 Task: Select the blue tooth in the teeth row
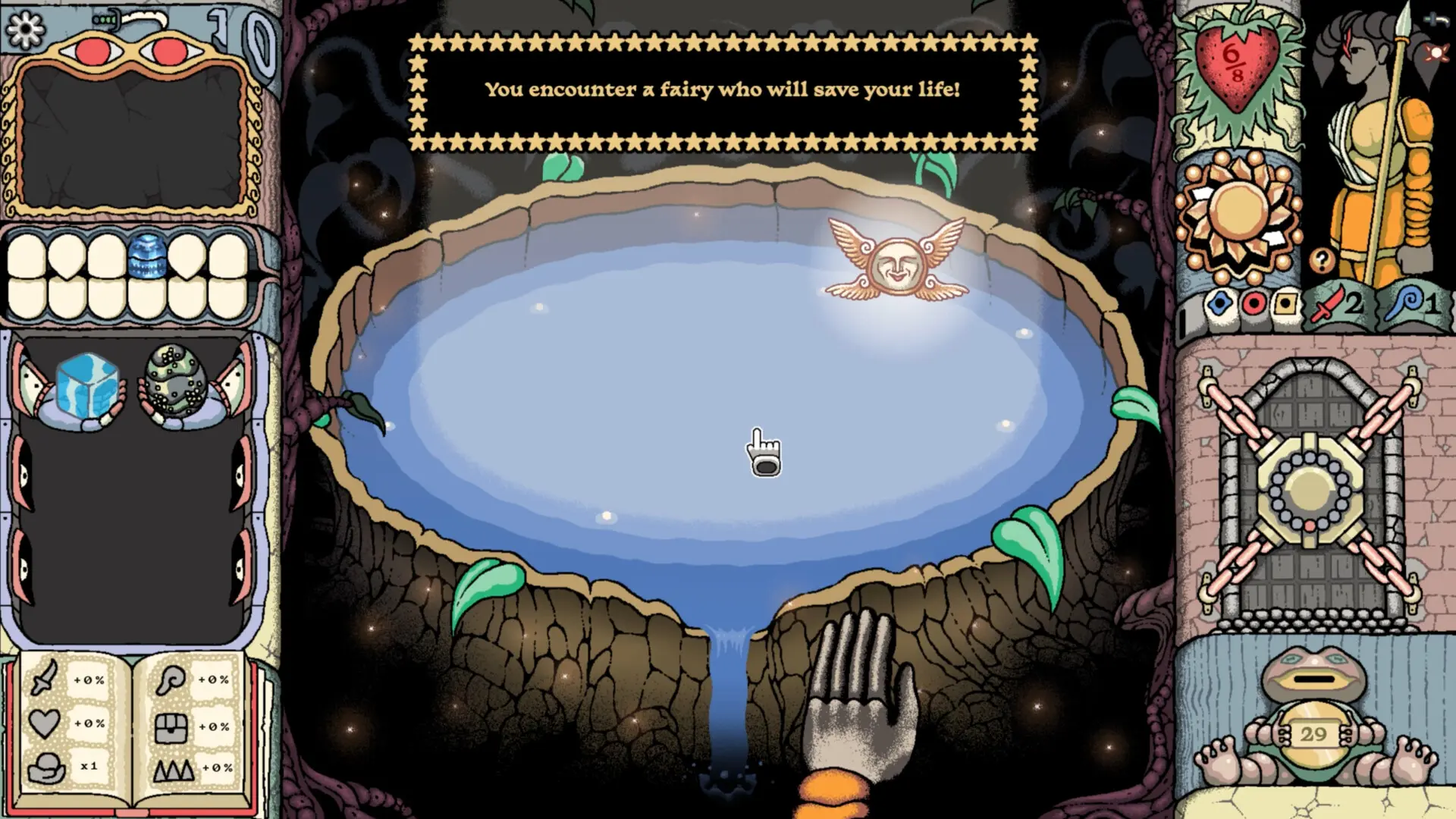(x=147, y=256)
